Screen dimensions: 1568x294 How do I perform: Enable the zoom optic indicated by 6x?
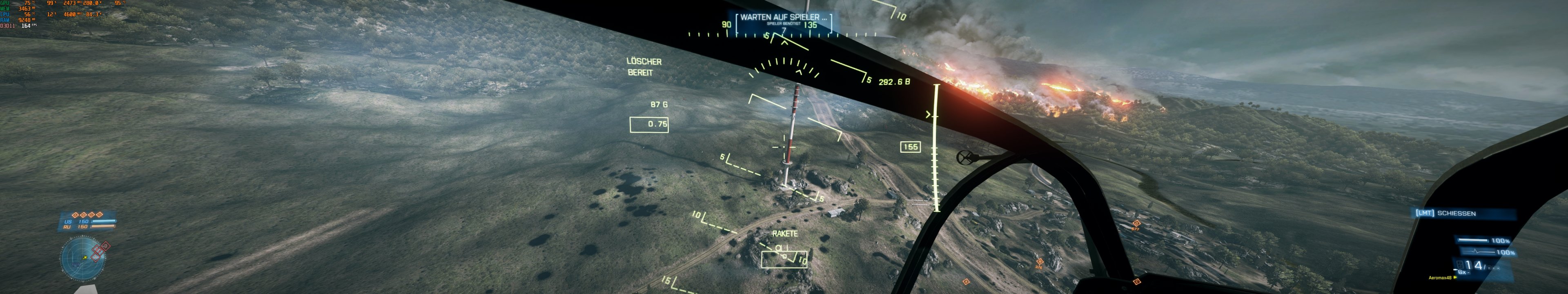point(1462,272)
